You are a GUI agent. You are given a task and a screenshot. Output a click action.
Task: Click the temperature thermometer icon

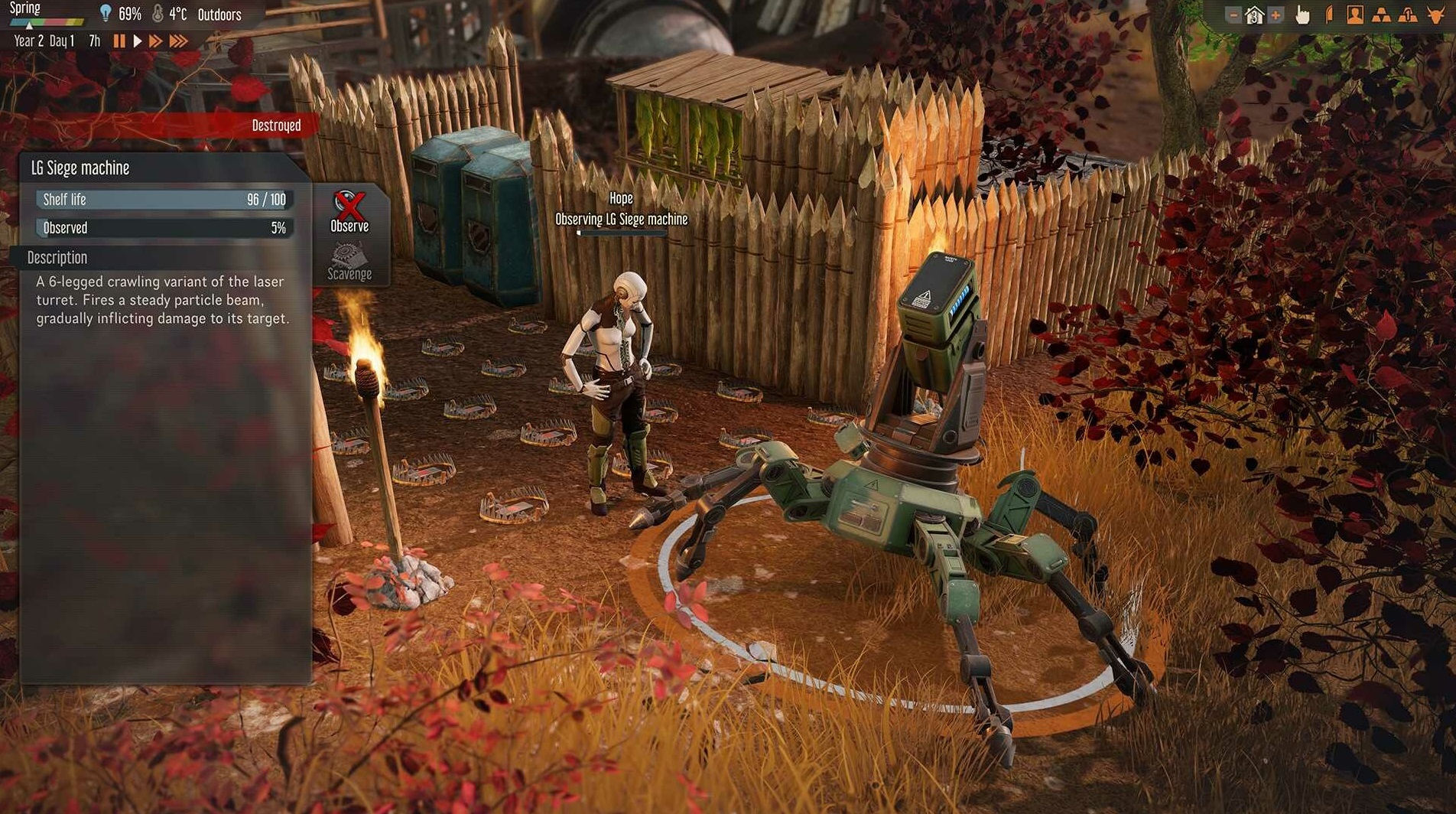(156, 12)
